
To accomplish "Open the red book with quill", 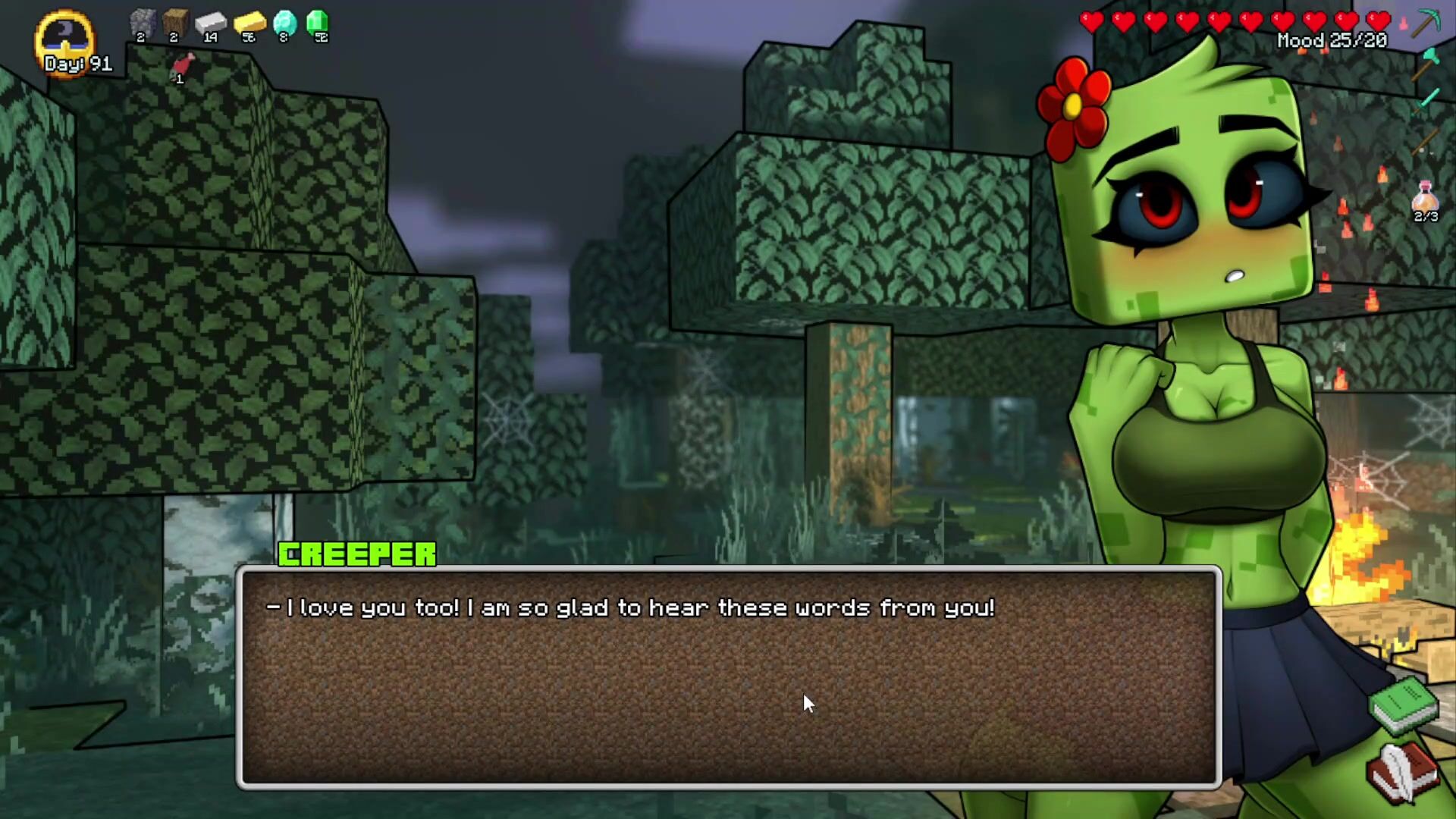I will coord(1402,771).
